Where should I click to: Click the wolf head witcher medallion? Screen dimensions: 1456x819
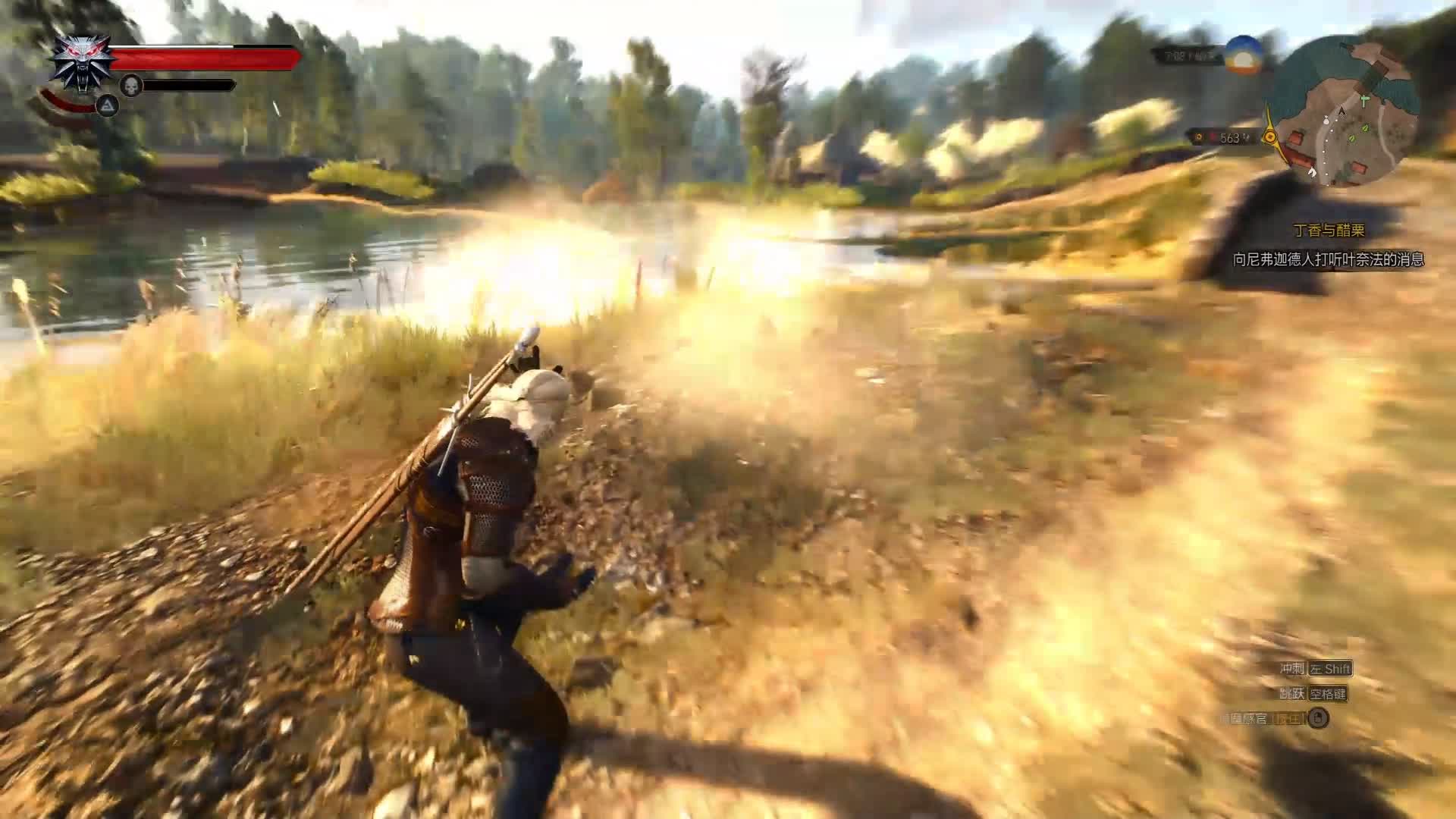(81, 61)
